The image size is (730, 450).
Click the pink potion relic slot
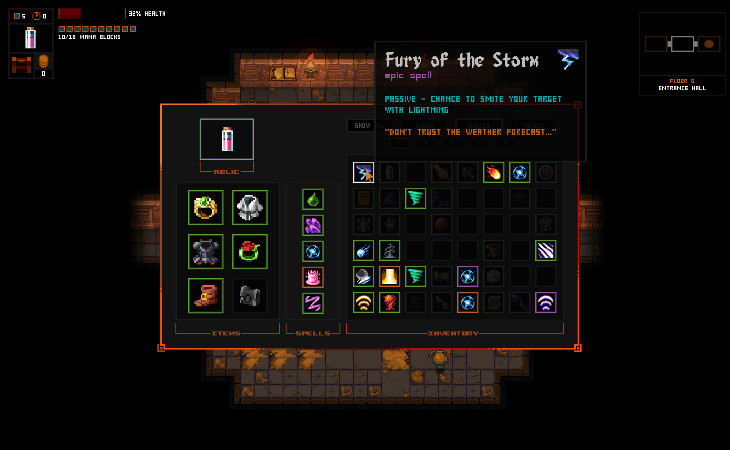click(x=227, y=139)
